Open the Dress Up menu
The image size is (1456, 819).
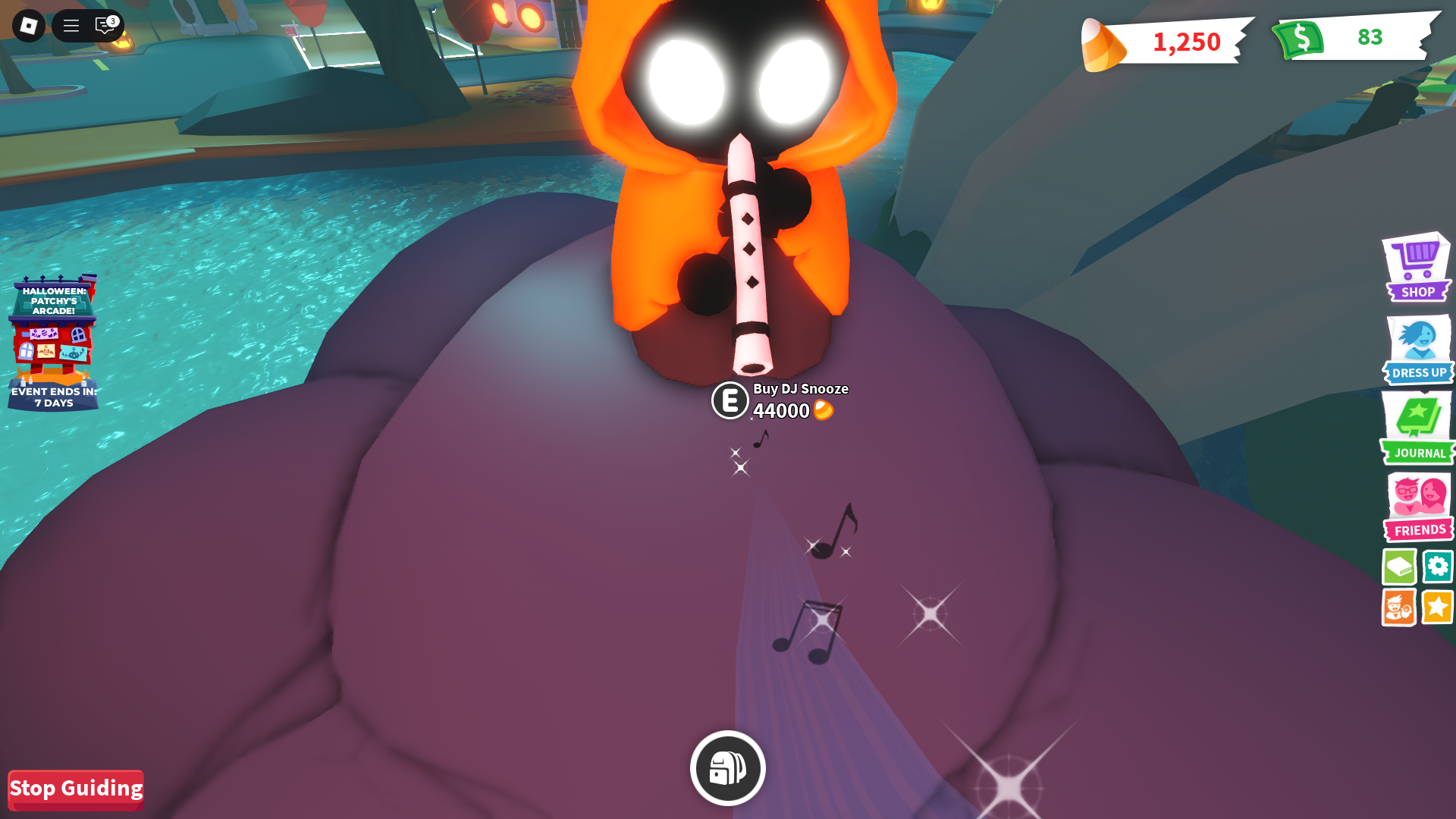[x=1417, y=350]
